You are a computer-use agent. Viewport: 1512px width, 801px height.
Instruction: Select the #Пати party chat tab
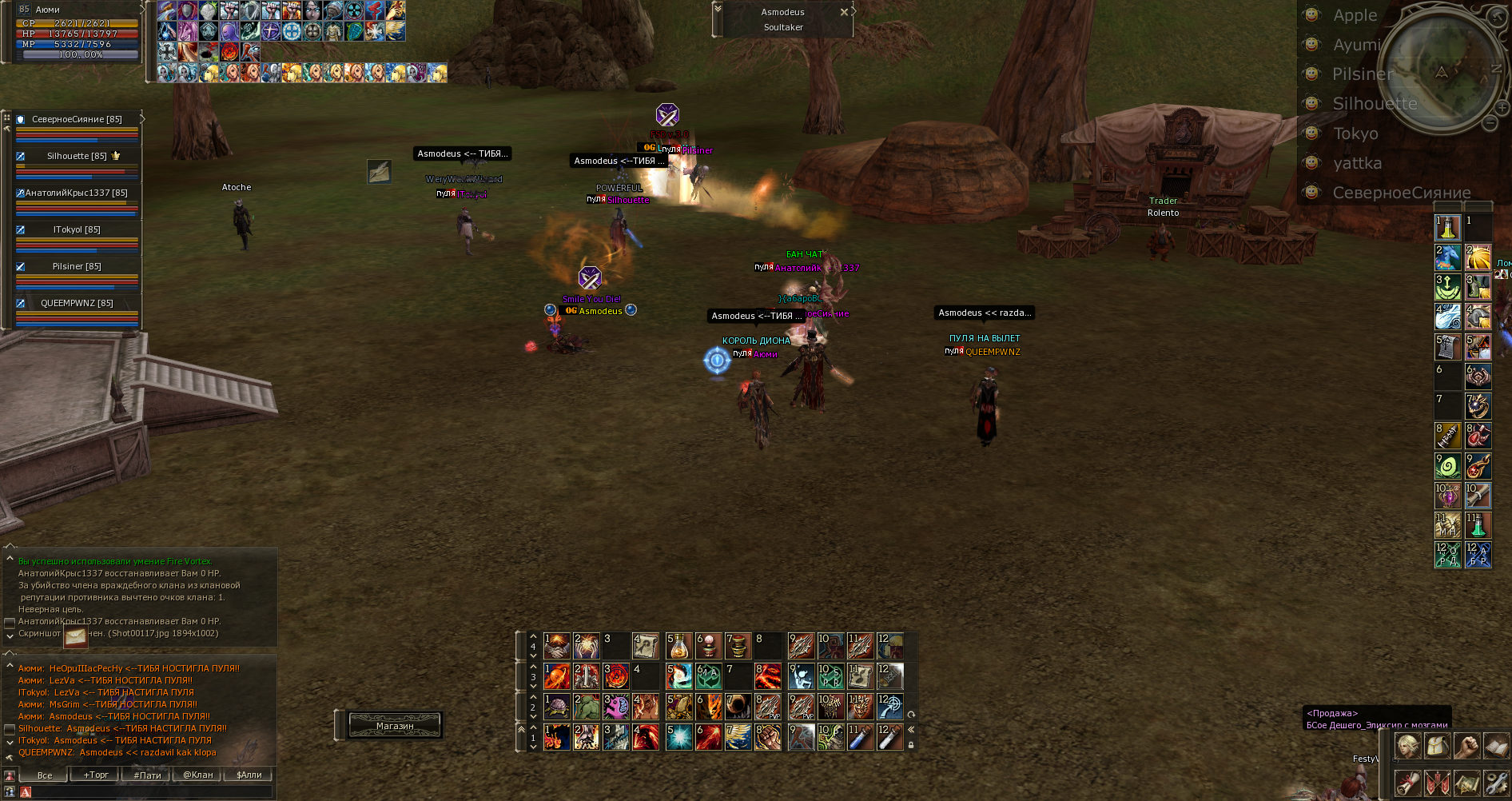[x=147, y=775]
